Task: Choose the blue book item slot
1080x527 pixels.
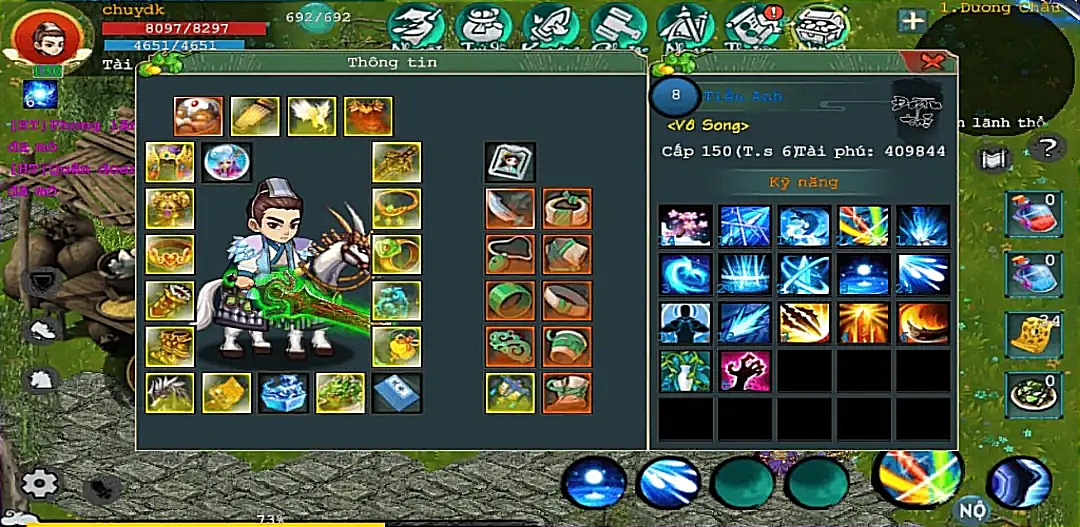Action: pyautogui.click(x=397, y=393)
